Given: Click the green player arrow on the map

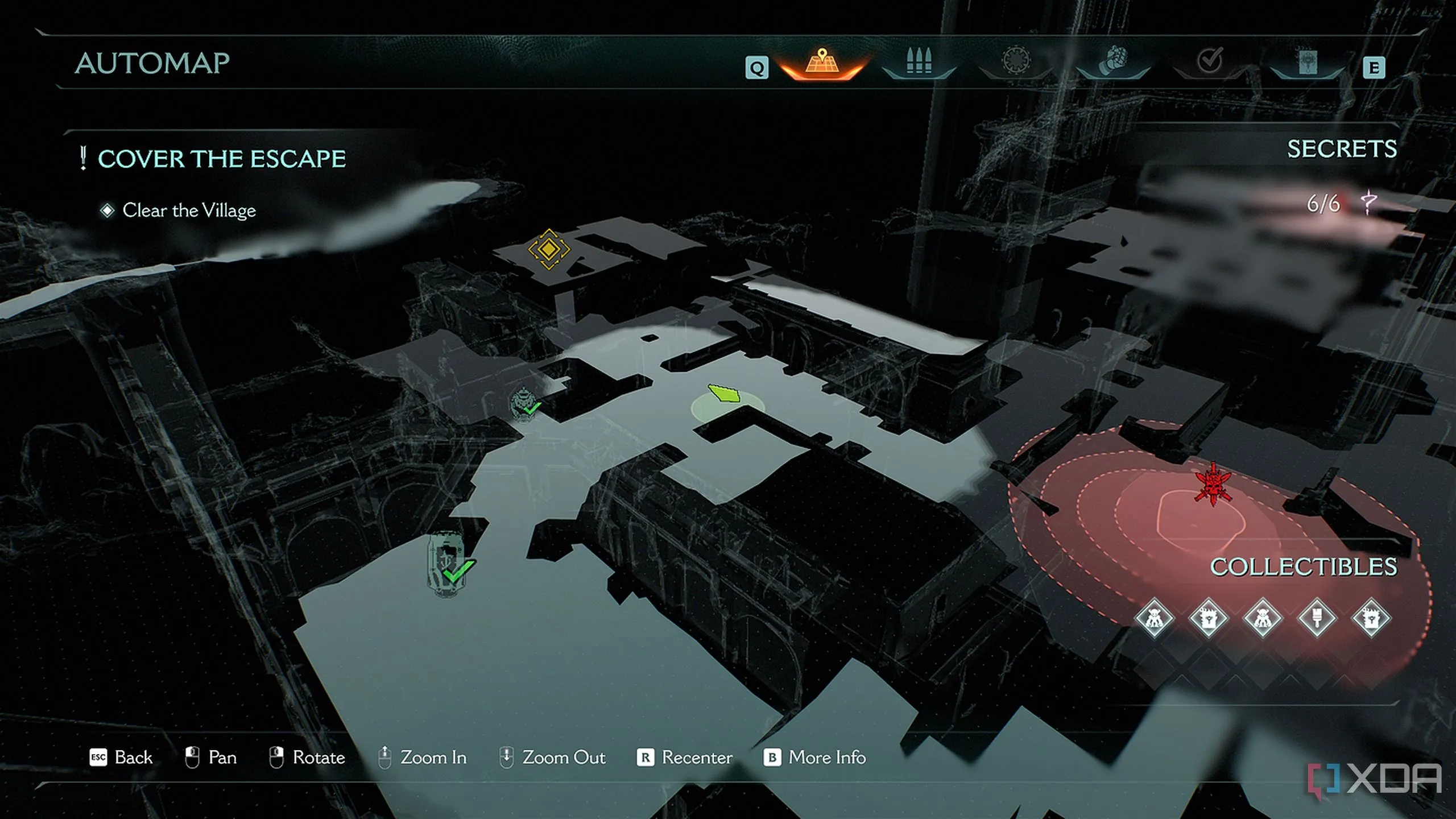Looking at the screenshot, I should point(724,394).
